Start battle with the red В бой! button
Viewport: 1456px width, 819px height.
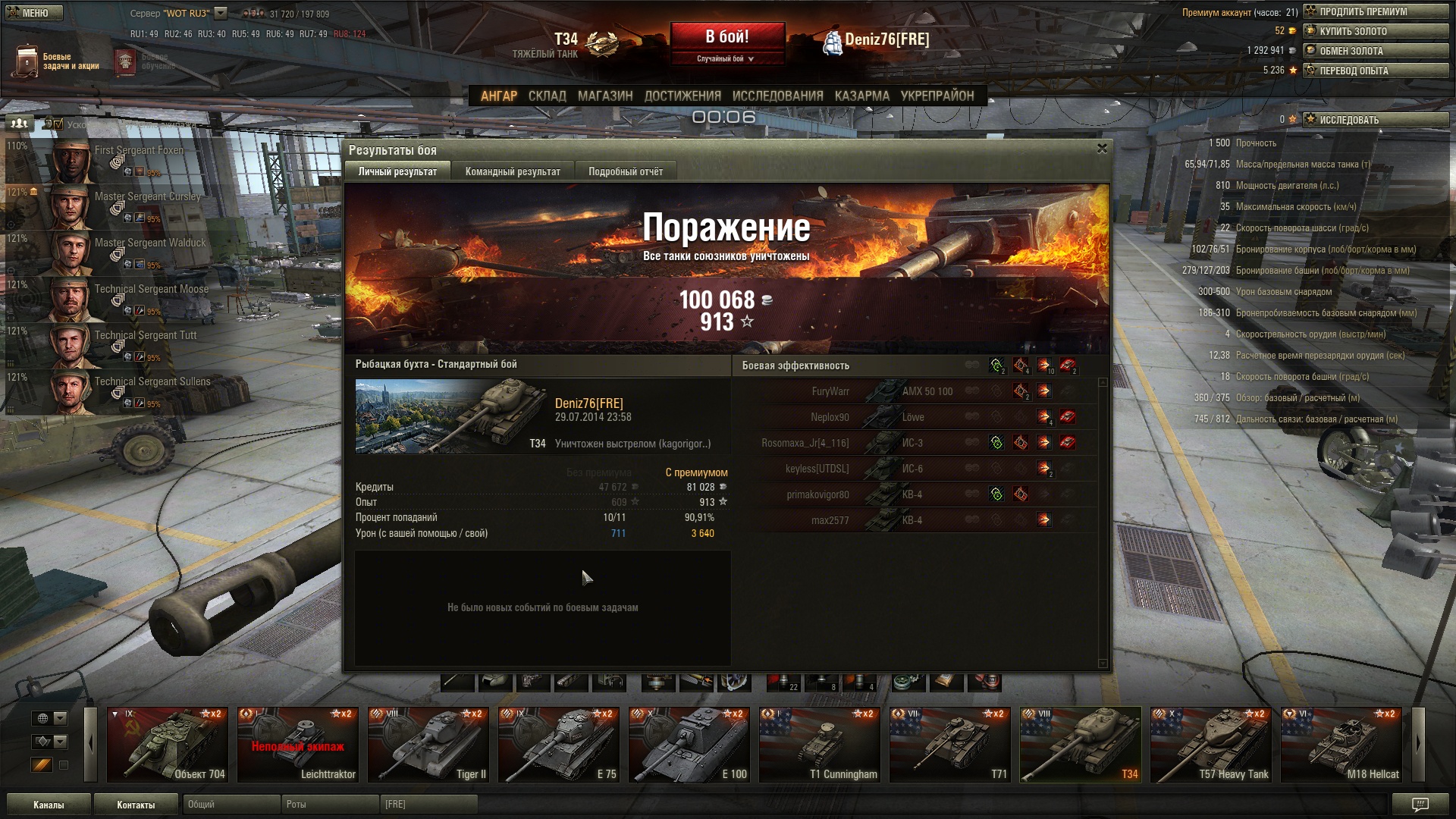tap(726, 38)
